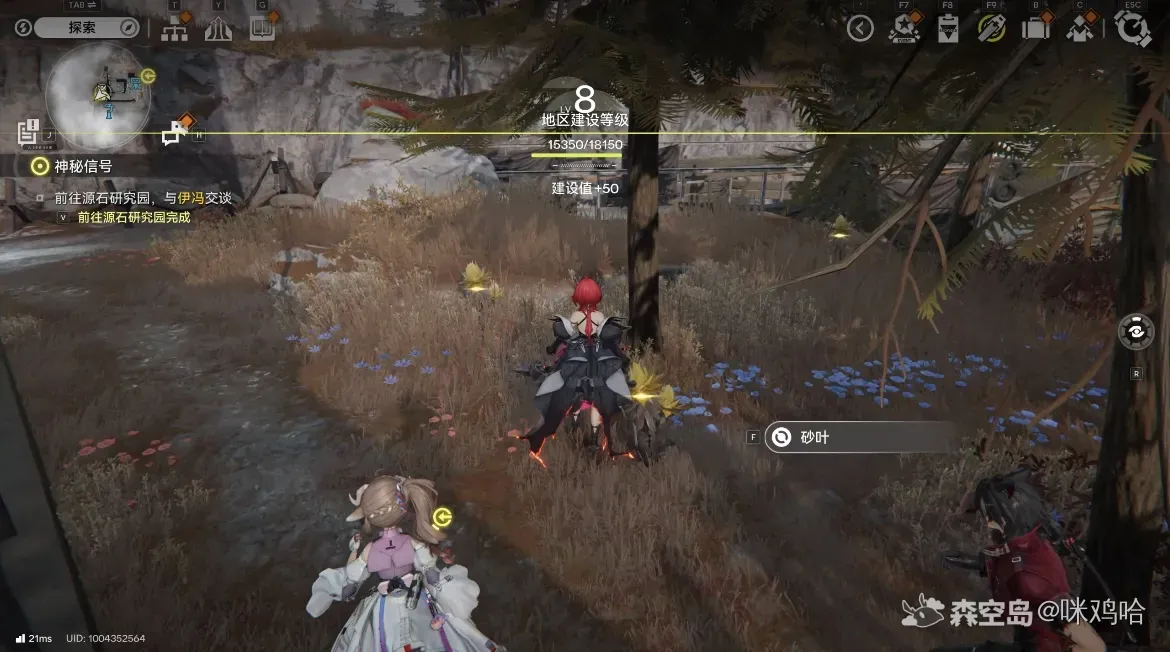
Task: Open the chat speech-bubble icon
Action: [x=176, y=131]
